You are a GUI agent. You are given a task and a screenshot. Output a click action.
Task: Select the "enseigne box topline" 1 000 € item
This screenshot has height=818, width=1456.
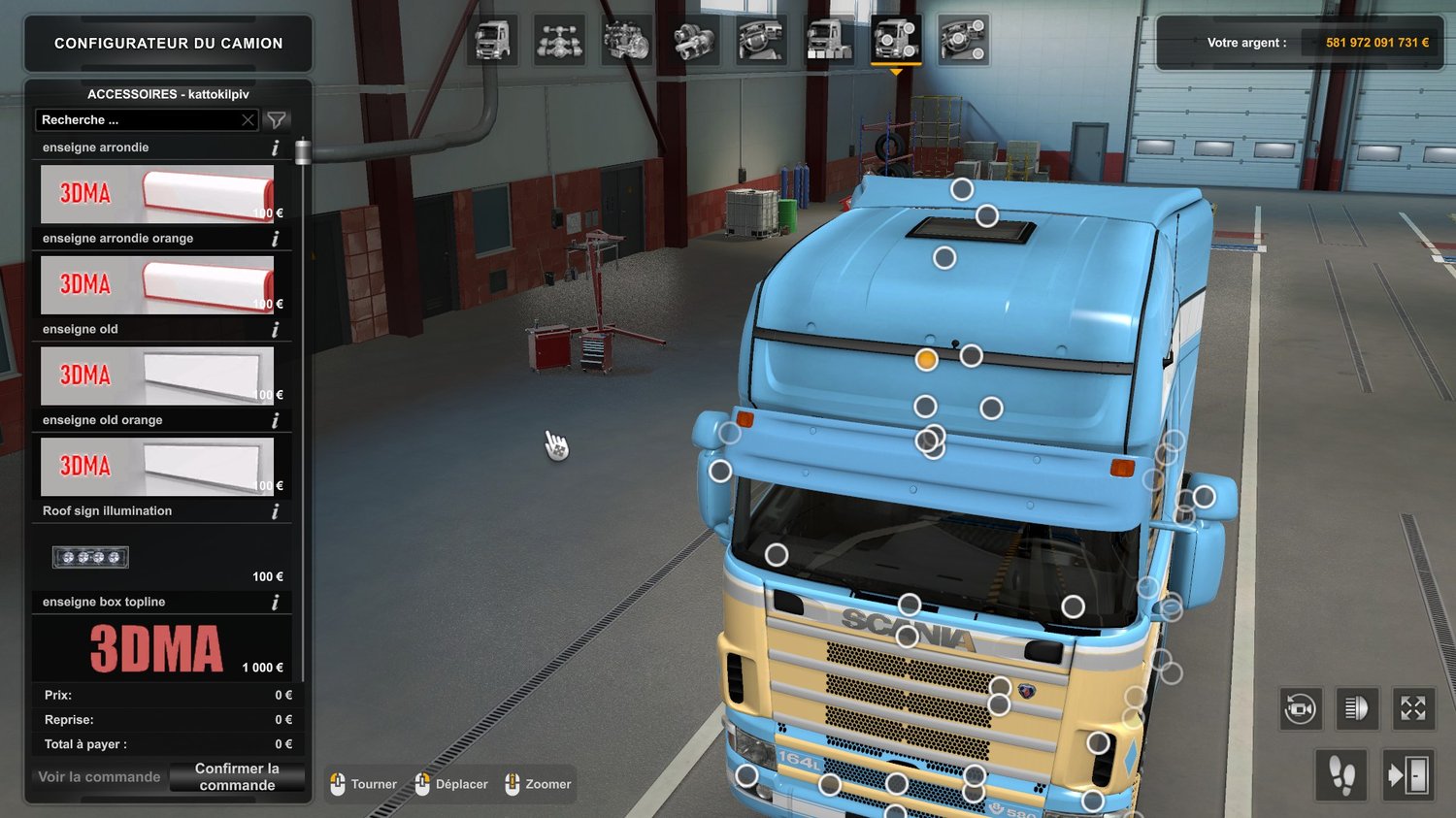coord(157,648)
